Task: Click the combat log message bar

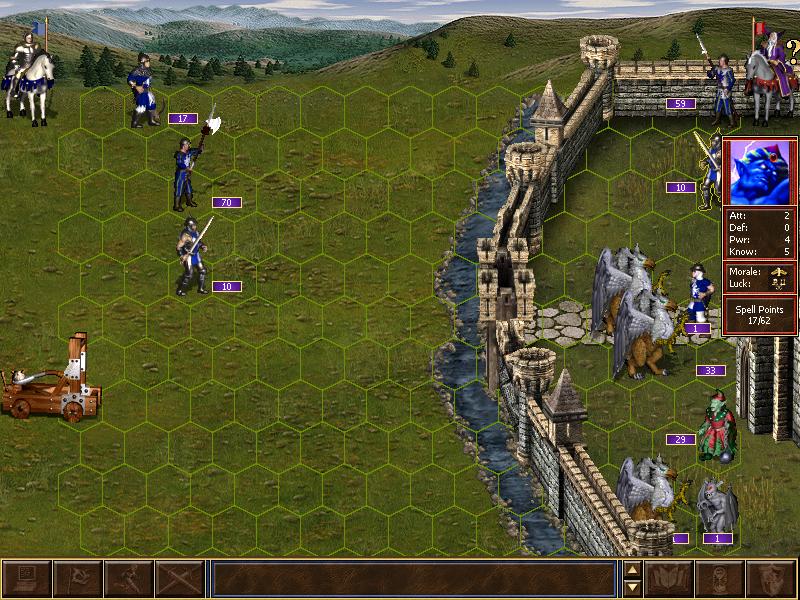Action: click(x=413, y=579)
